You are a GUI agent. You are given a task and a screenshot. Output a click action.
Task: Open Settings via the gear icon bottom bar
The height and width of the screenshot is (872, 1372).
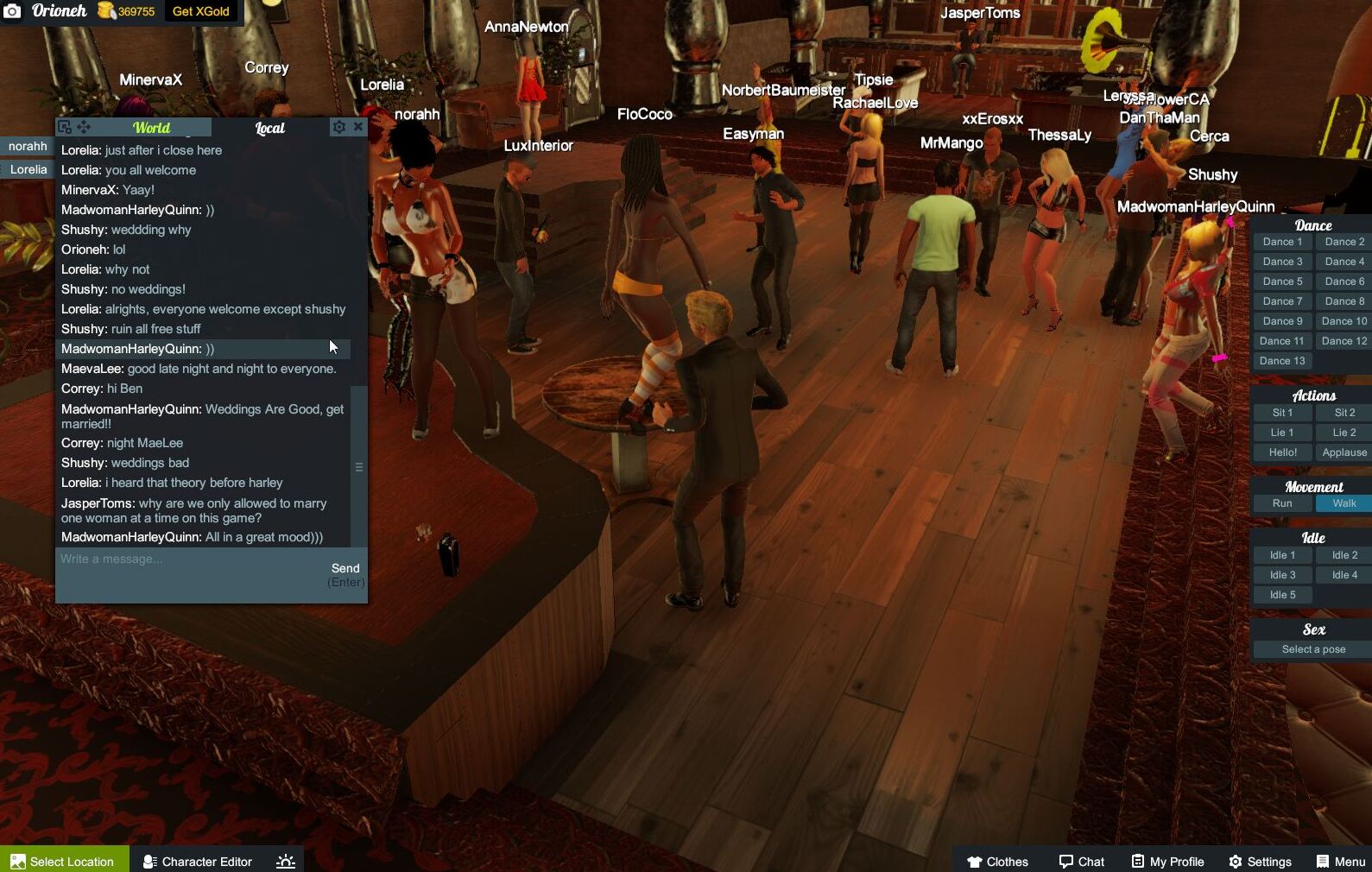click(1260, 861)
